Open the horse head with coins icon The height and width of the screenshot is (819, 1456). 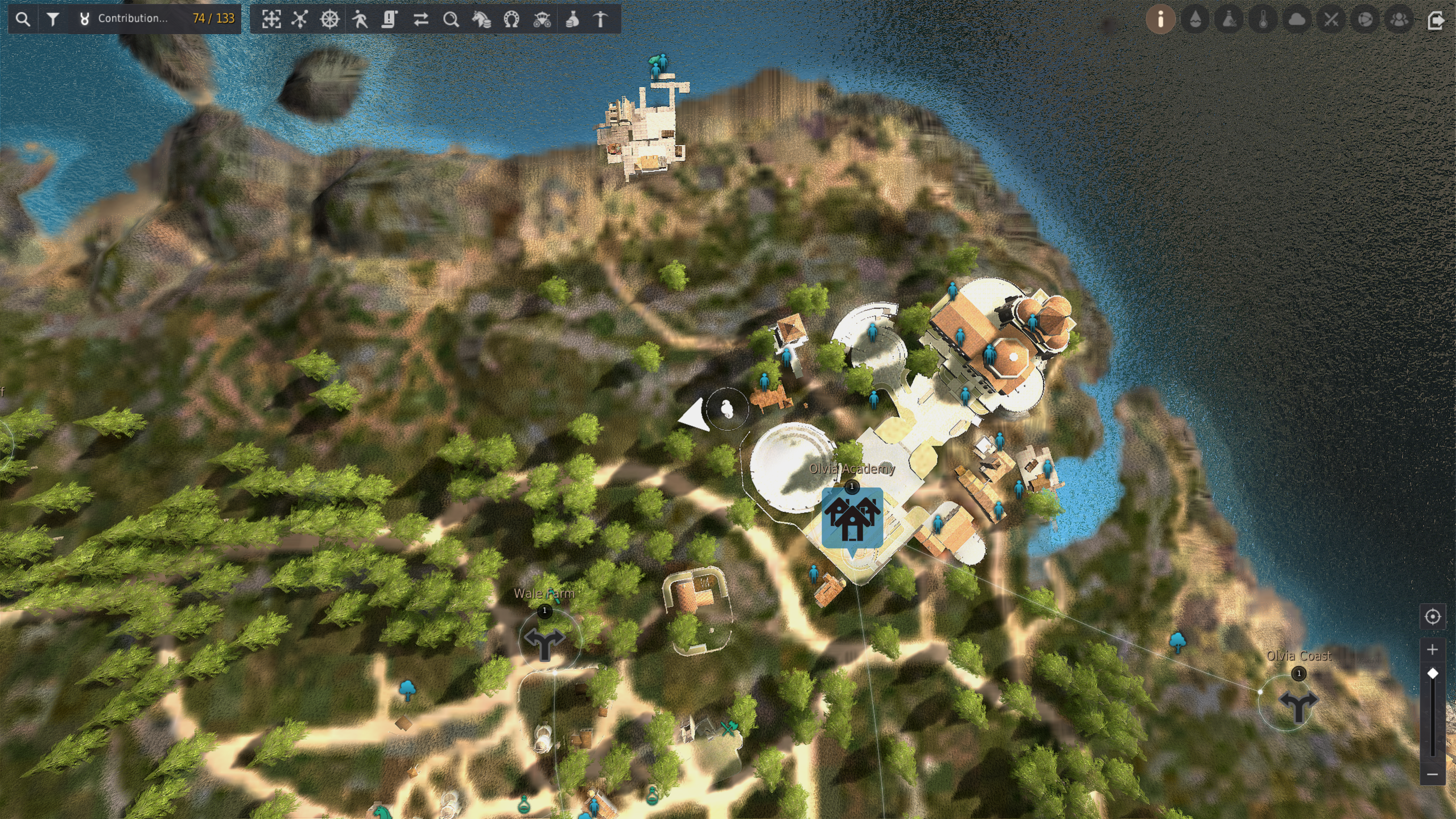tap(481, 19)
